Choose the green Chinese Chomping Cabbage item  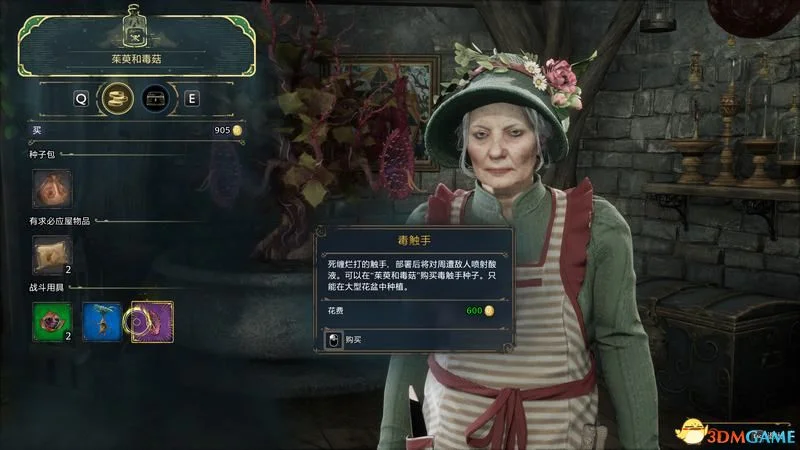pos(51,321)
